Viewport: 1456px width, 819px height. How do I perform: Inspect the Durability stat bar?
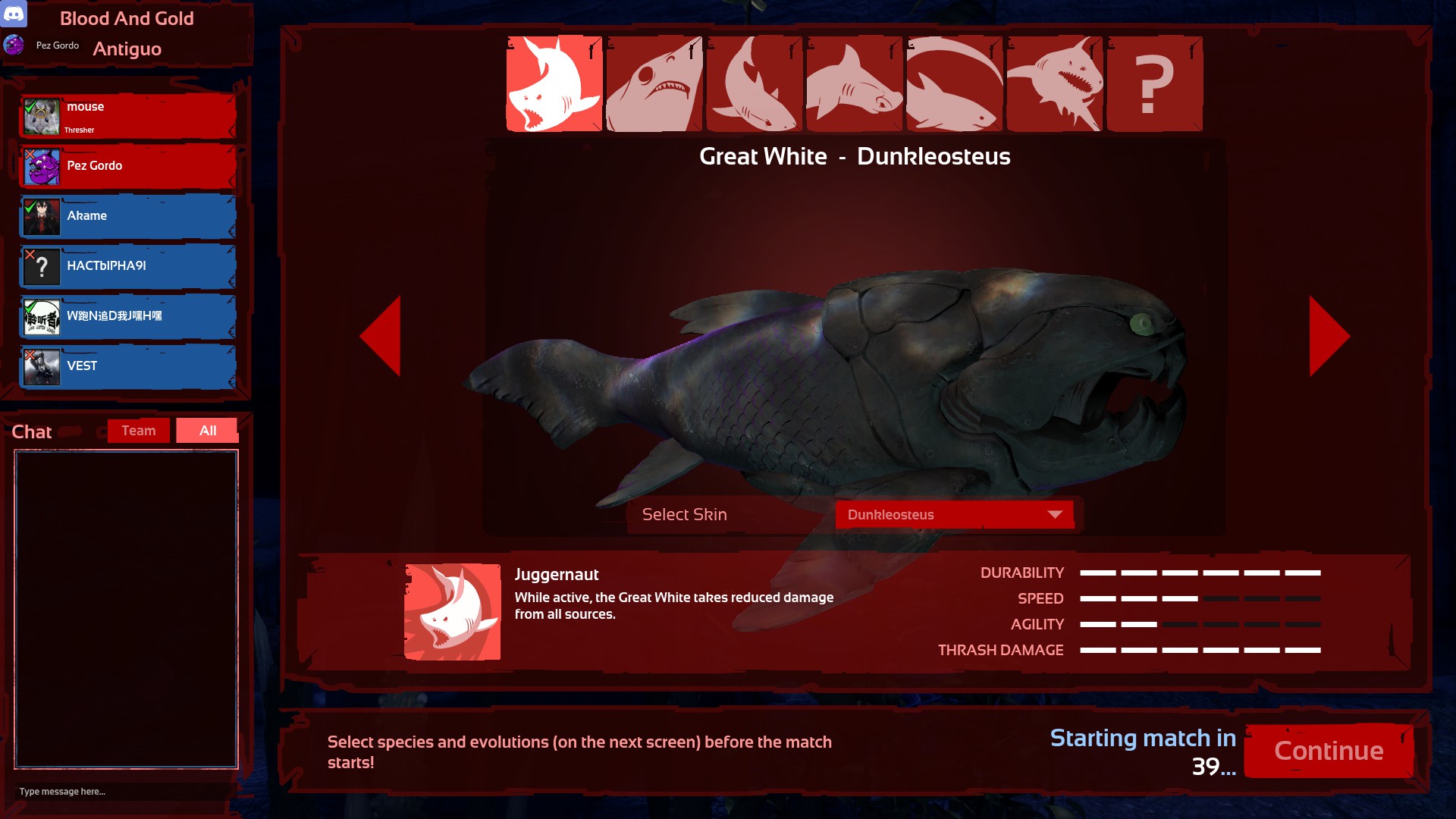[x=1198, y=573]
